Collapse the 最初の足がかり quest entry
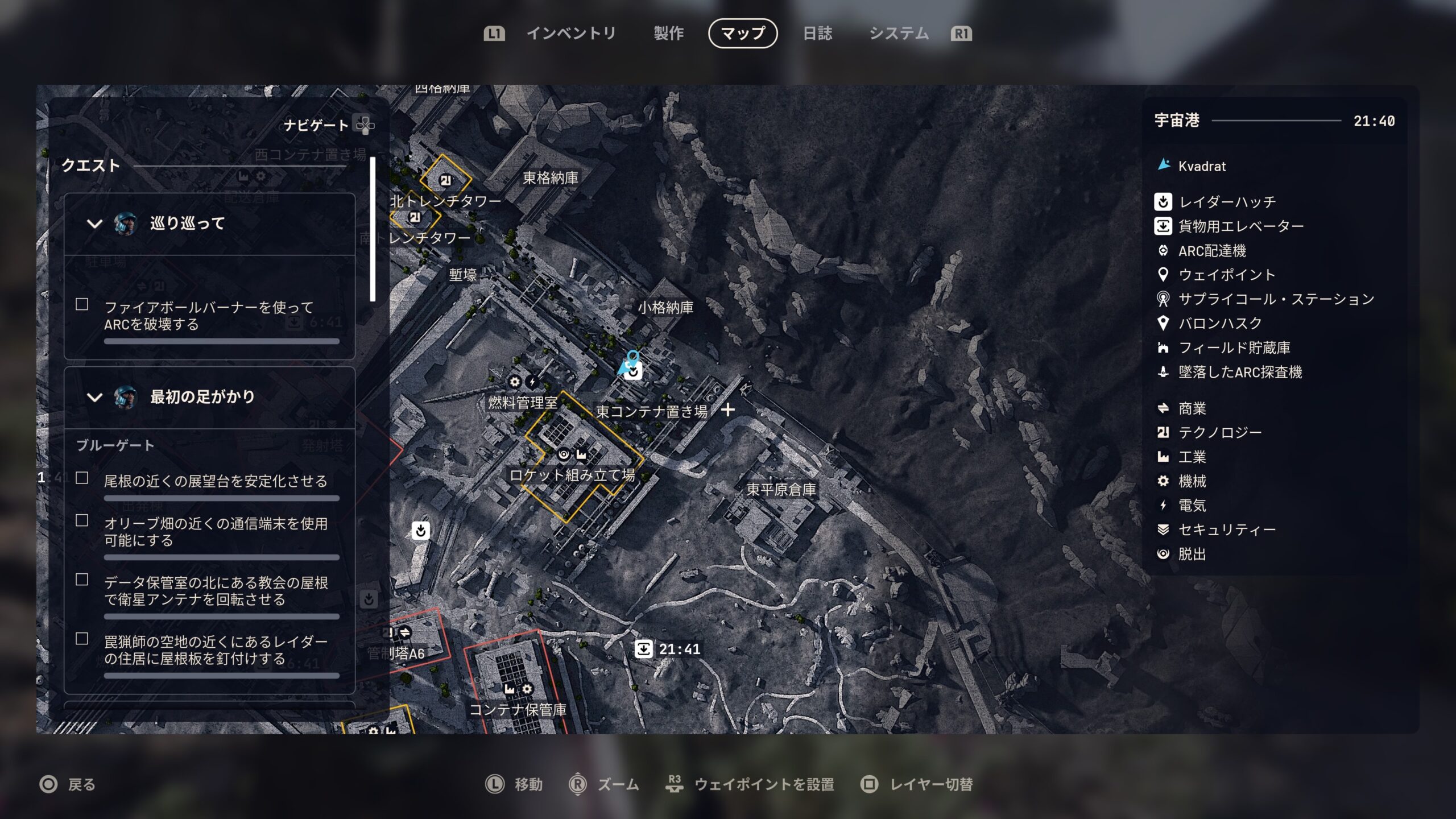Viewport: 1456px width, 819px height. tap(94, 397)
